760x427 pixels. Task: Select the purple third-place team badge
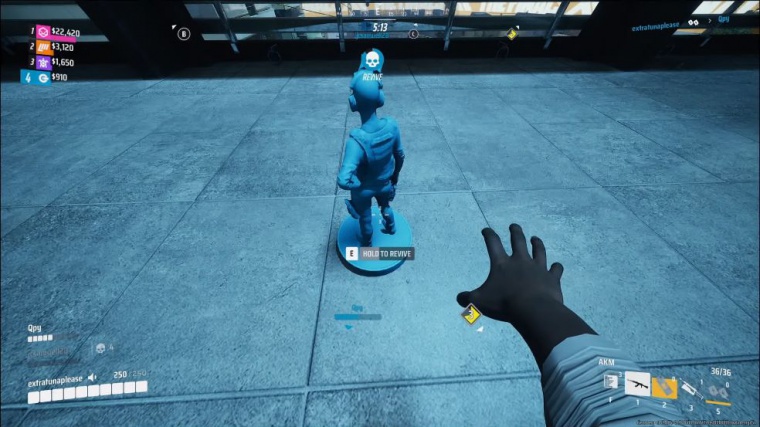pyautogui.click(x=42, y=62)
